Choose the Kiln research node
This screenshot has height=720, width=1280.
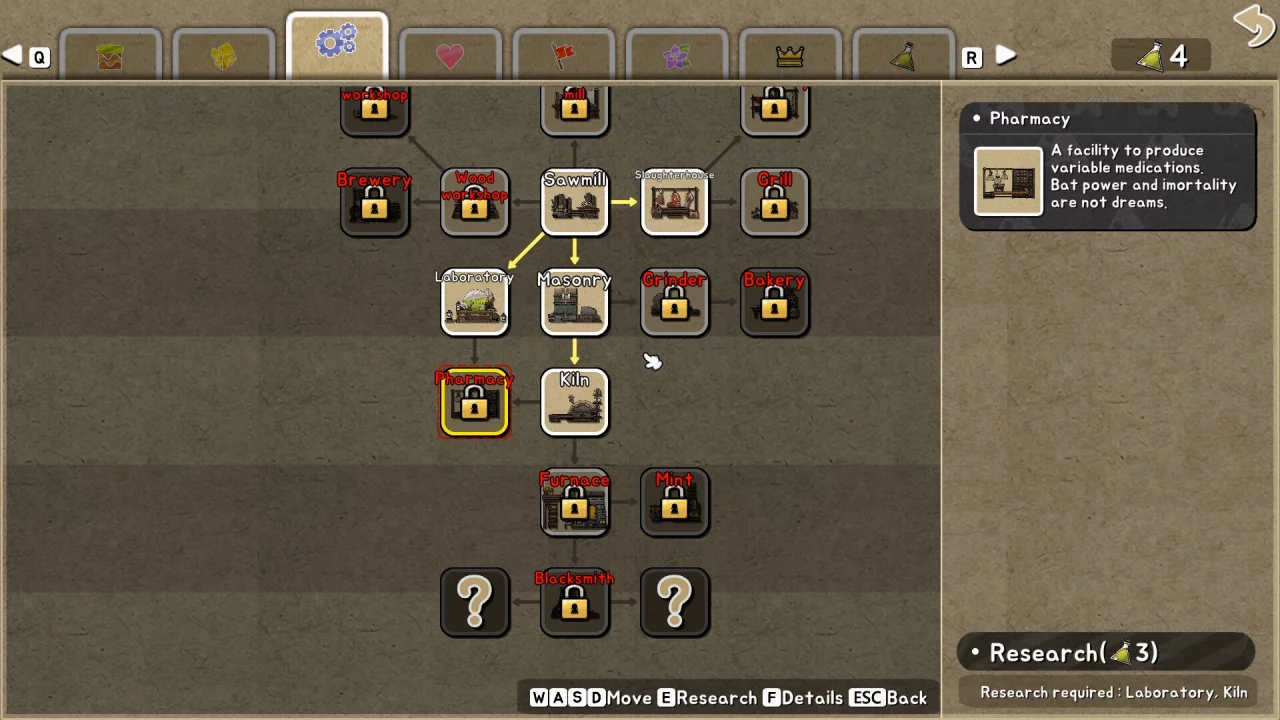[575, 403]
